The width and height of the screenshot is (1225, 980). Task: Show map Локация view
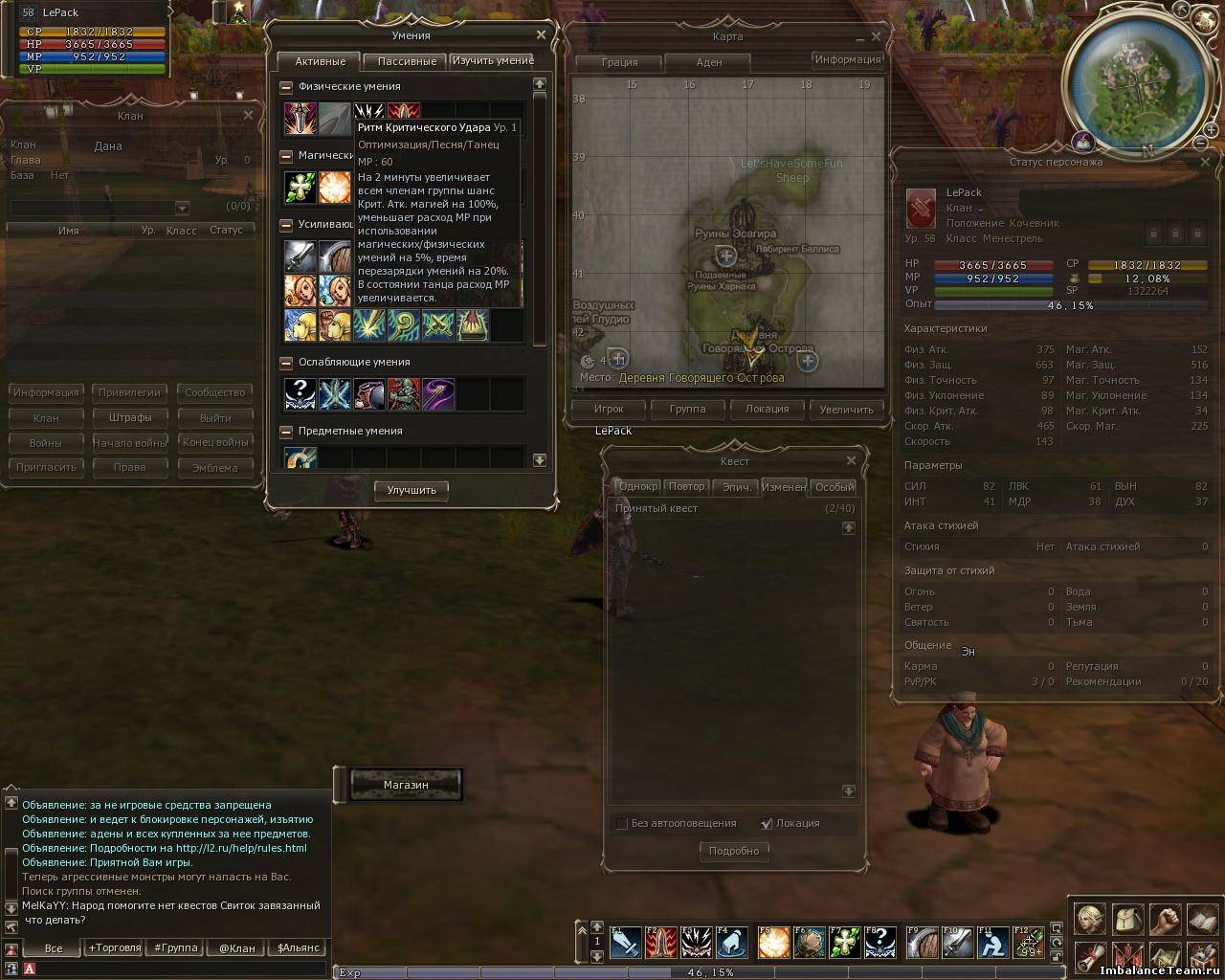point(767,409)
